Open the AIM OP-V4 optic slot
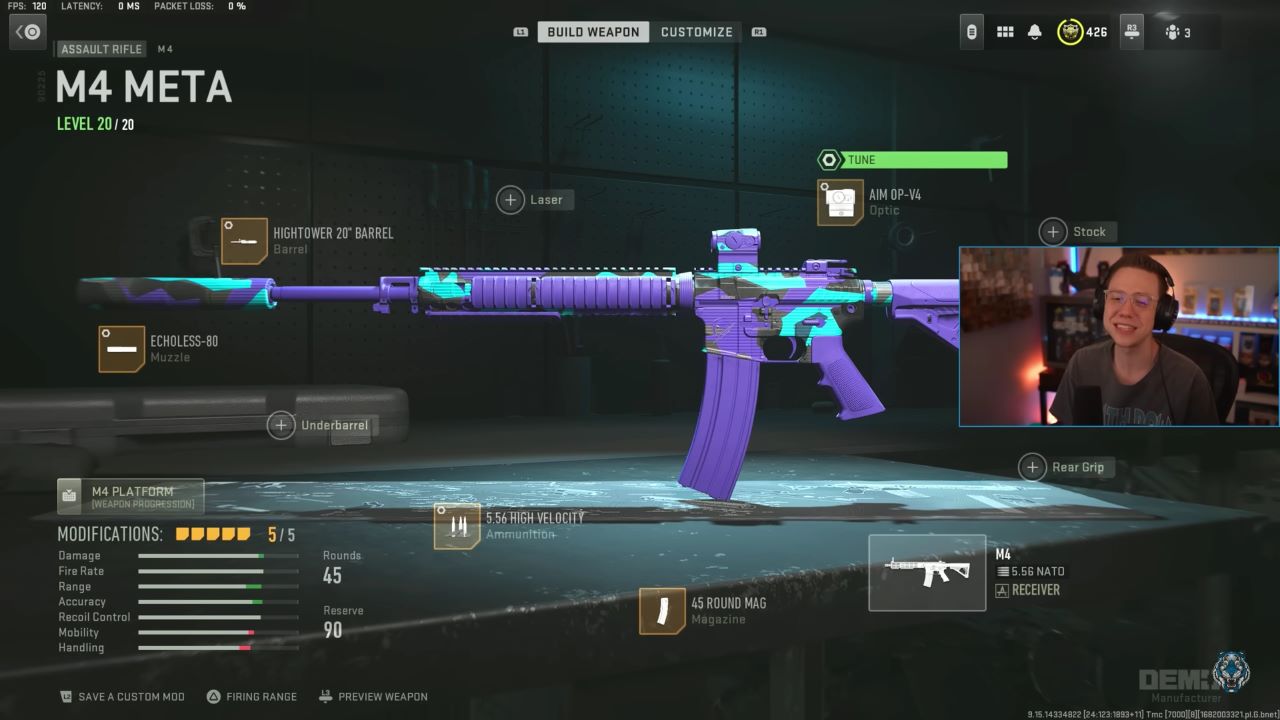 (840, 201)
